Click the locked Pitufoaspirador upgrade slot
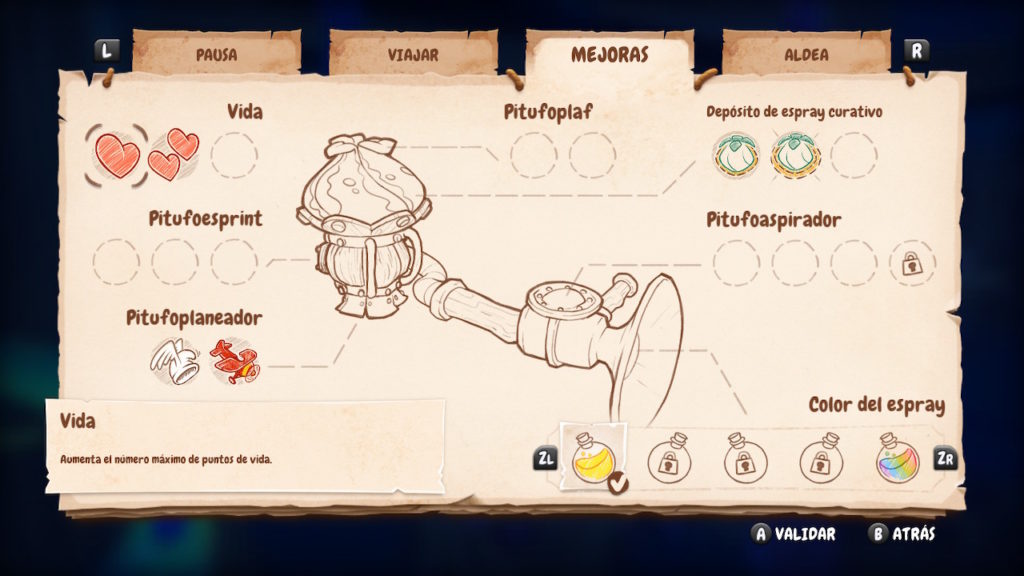Image resolution: width=1024 pixels, height=576 pixels. coord(911,263)
